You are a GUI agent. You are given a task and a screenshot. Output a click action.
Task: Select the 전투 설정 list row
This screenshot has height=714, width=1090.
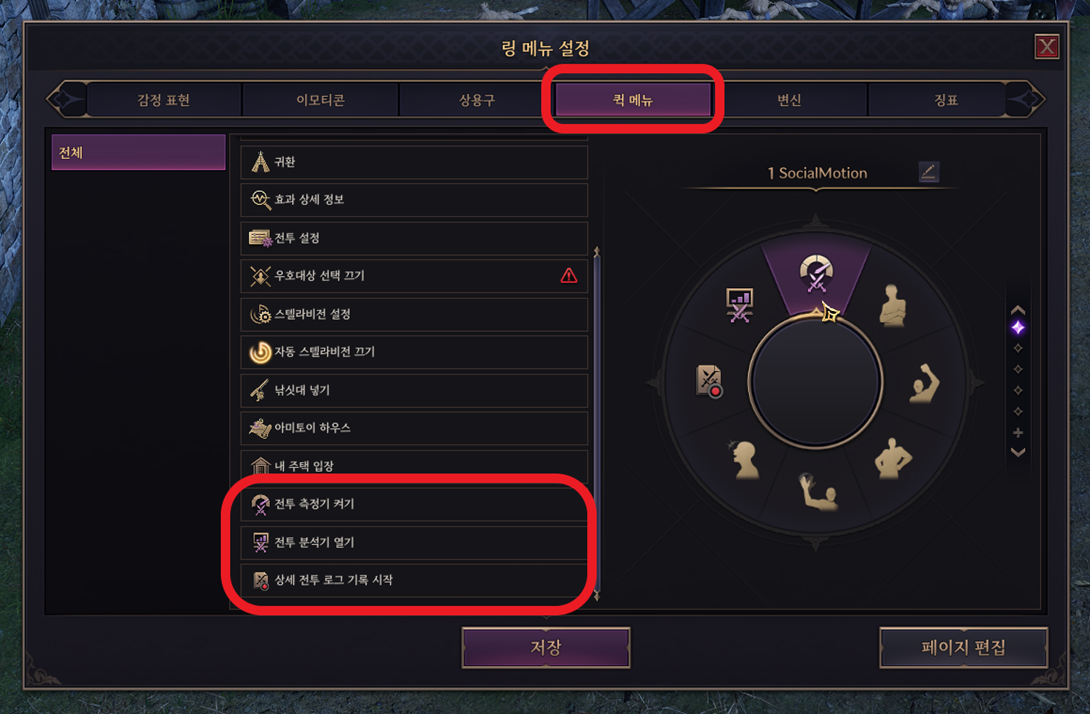click(x=414, y=238)
